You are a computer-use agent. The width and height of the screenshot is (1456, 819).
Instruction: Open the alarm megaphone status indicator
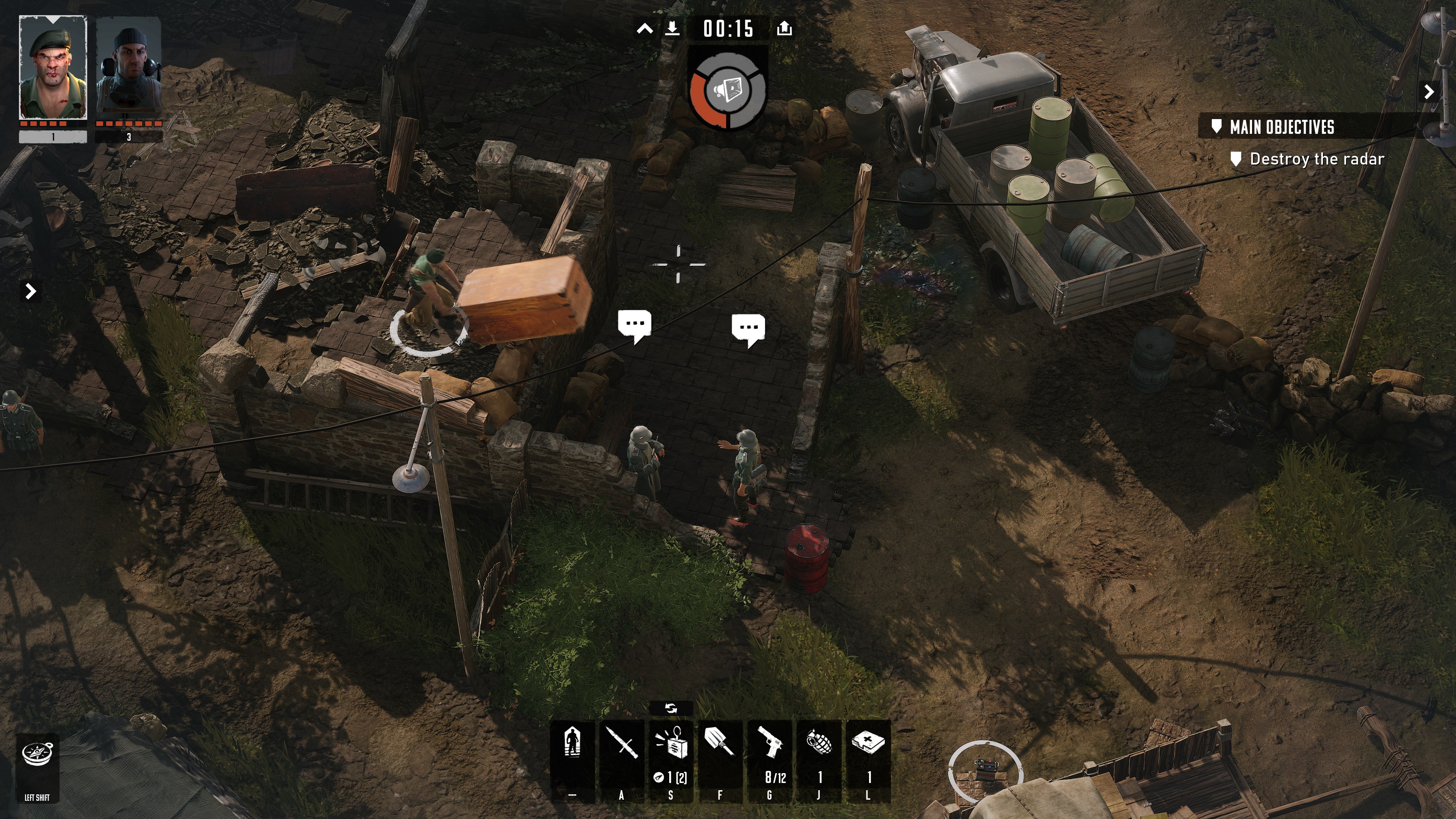(x=728, y=91)
